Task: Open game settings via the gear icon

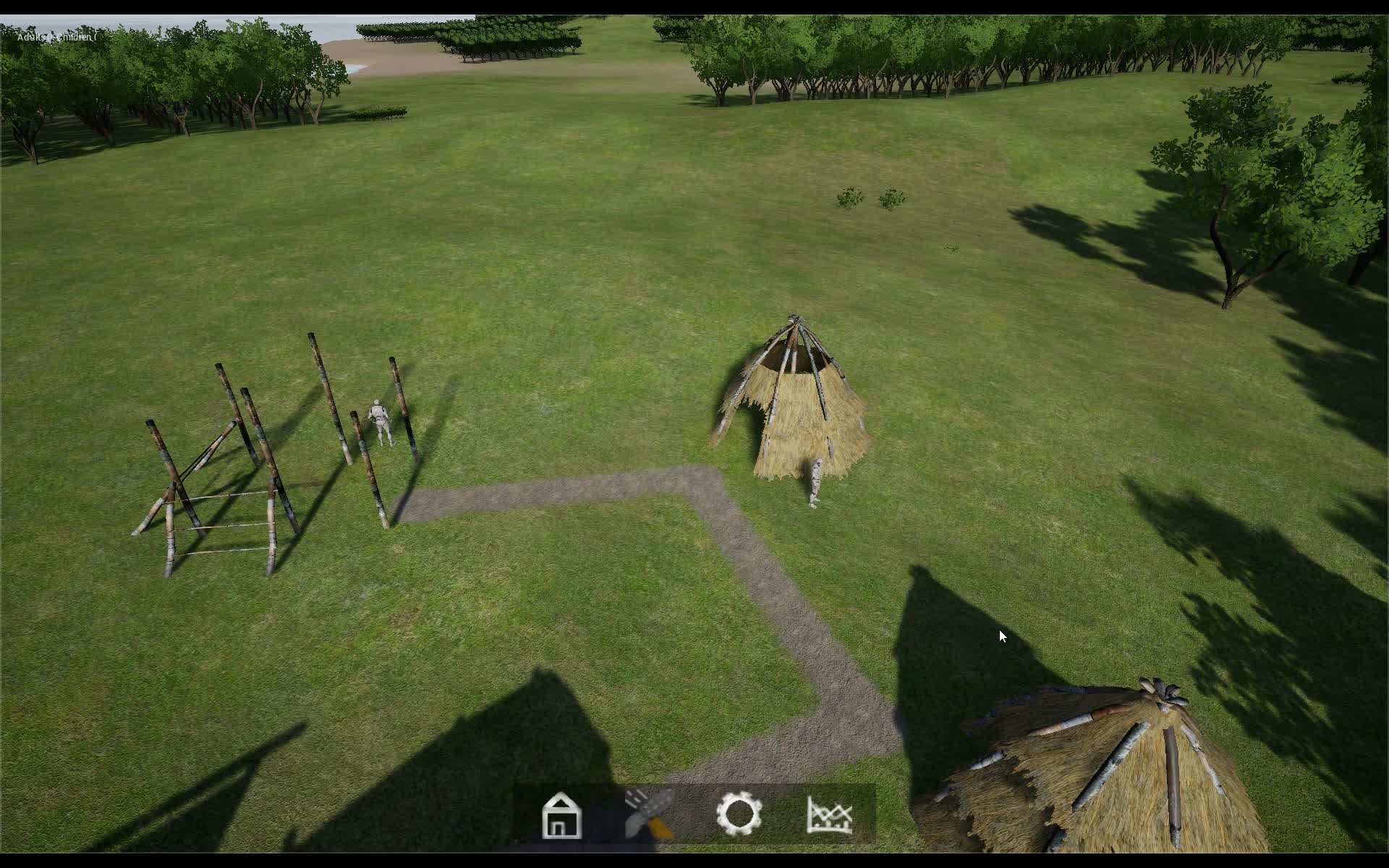Action: [x=739, y=813]
